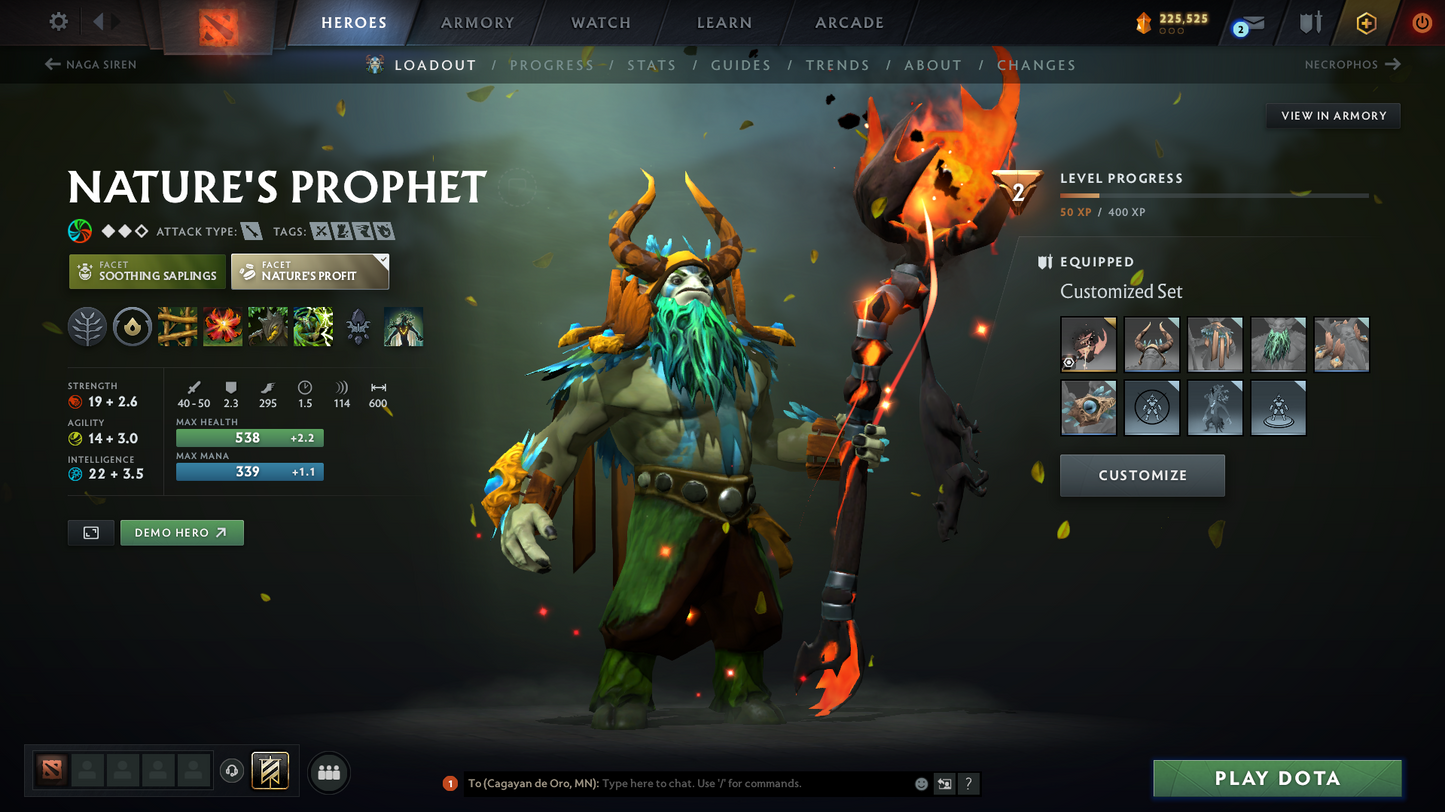Go to previous hero Naga Siren
Image resolution: width=1445 pixels, height=812 pixels.
[91, 65]
